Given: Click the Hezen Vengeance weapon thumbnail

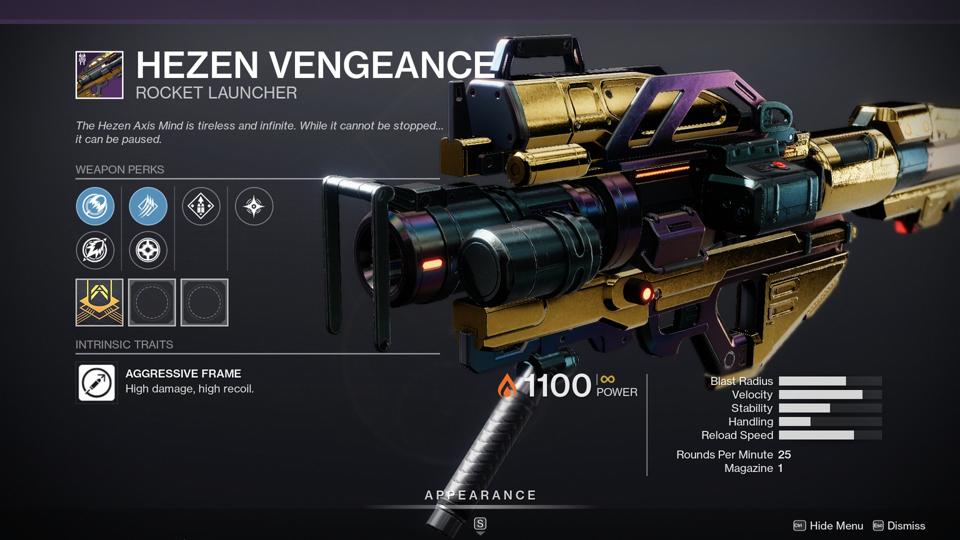Looking at the screenshot, I should pyautogui.click(x=100, y=75).
